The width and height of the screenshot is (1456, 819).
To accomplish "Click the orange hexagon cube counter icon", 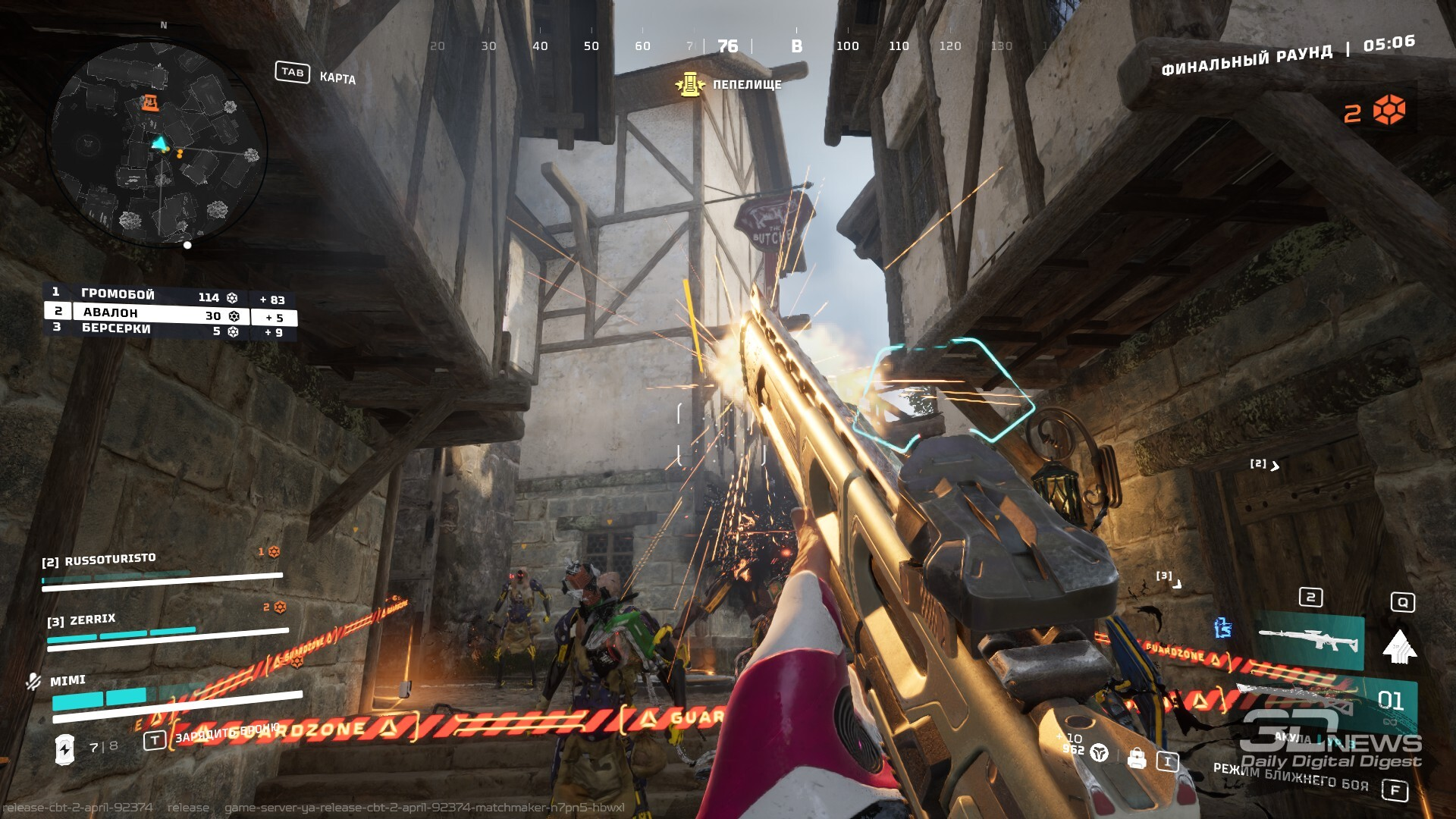I will tap(1389, 111).
